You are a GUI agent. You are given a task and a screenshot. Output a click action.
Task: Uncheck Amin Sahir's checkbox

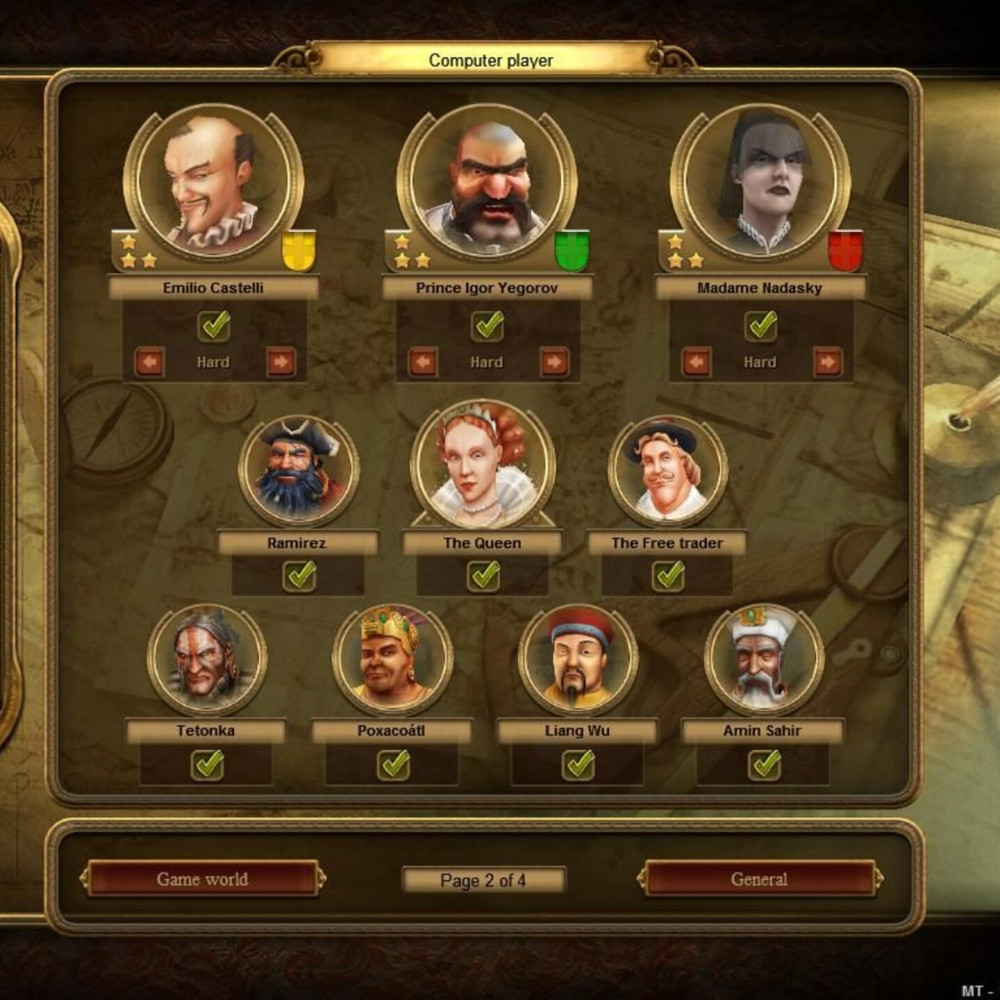coord(765,764)
